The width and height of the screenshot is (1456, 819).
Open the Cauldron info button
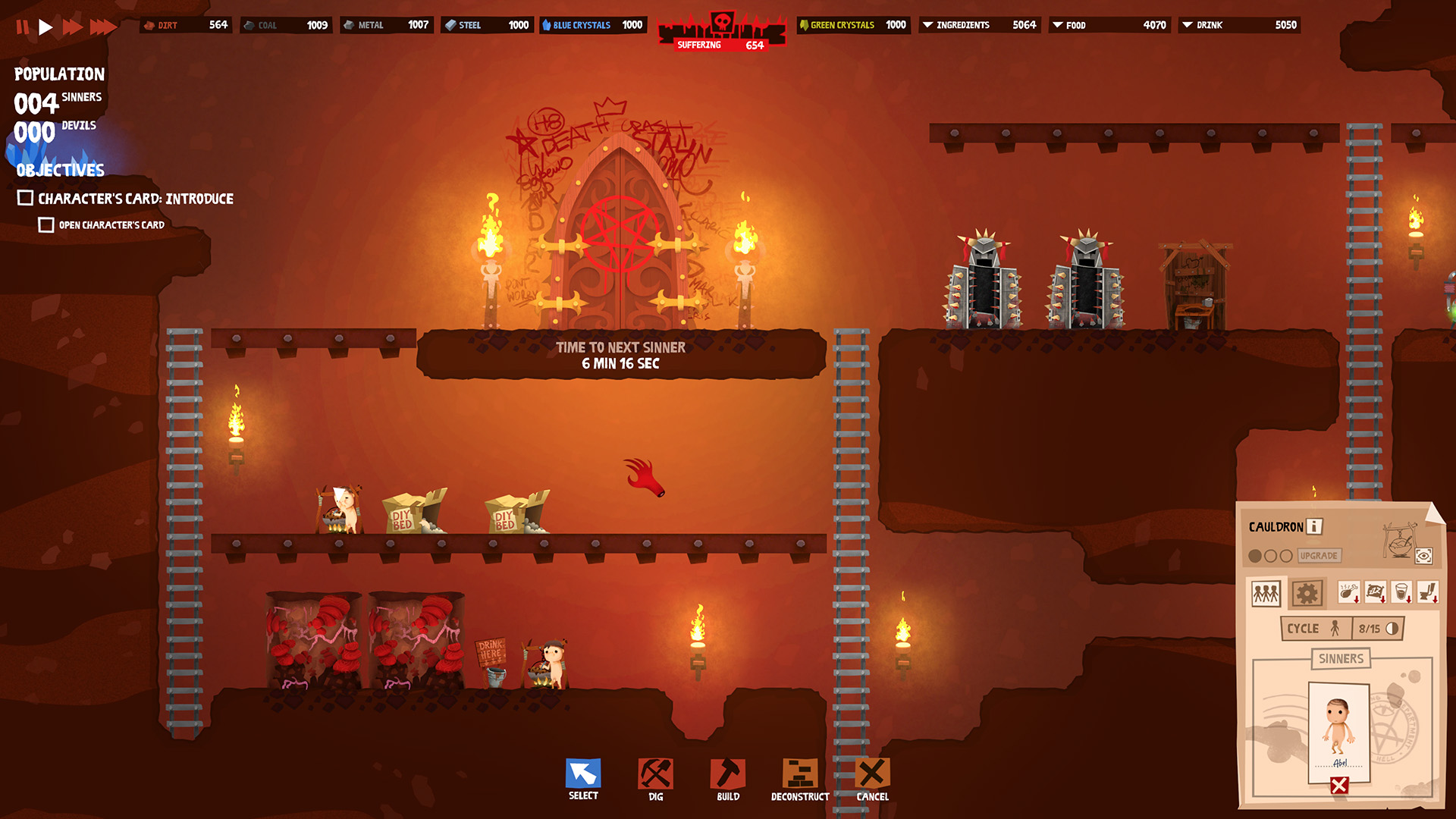[x=1315, y=526]
